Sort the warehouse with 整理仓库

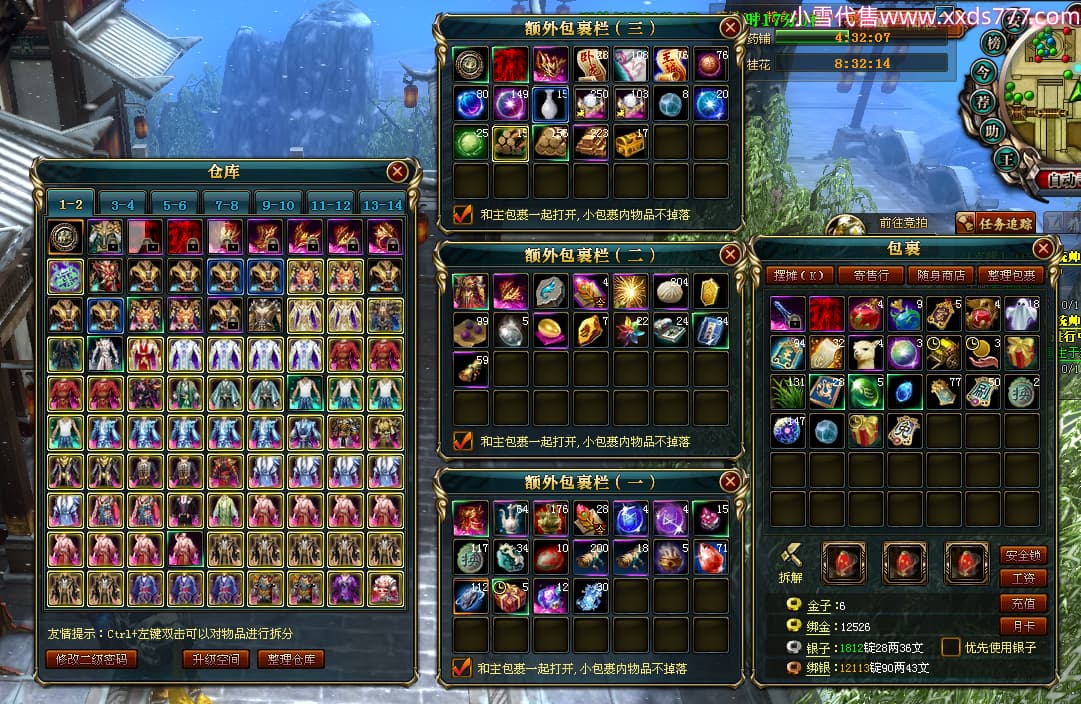click(x=291, y=659)
